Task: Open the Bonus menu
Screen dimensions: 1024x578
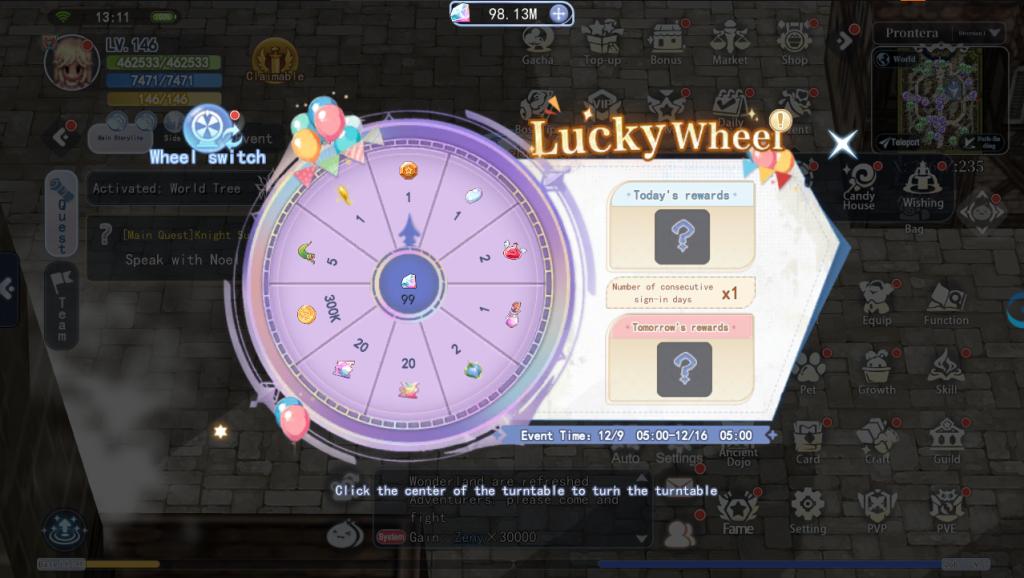Action: (x=665, y=43)
